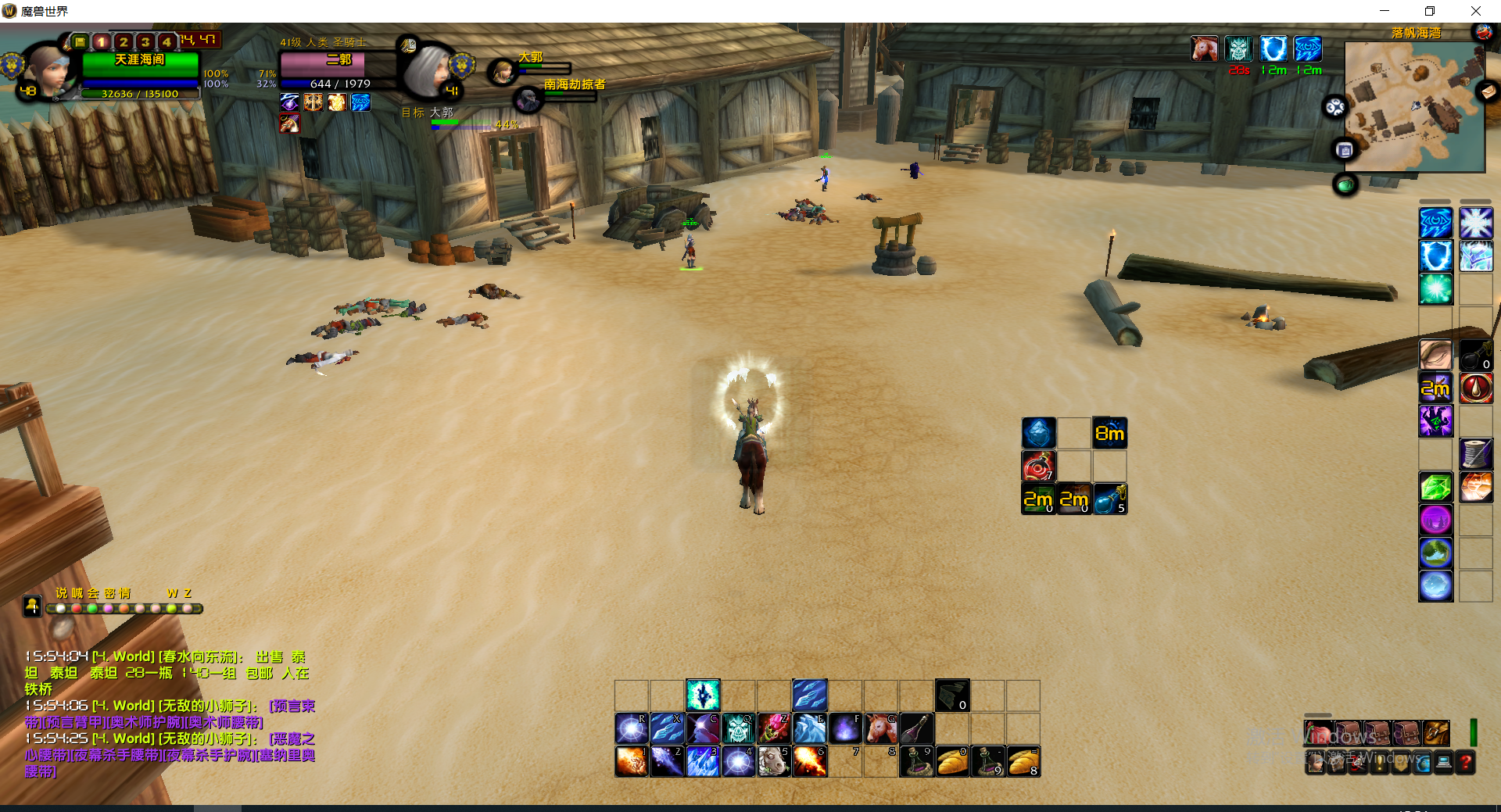
Task: Click the minimap of 落帆海湾
Action: tap(1413, 107)
